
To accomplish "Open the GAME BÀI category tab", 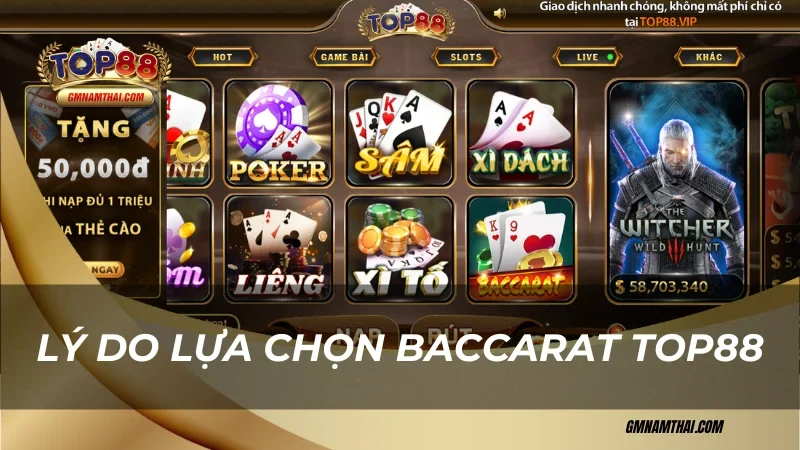I will [x=343, y=57].
